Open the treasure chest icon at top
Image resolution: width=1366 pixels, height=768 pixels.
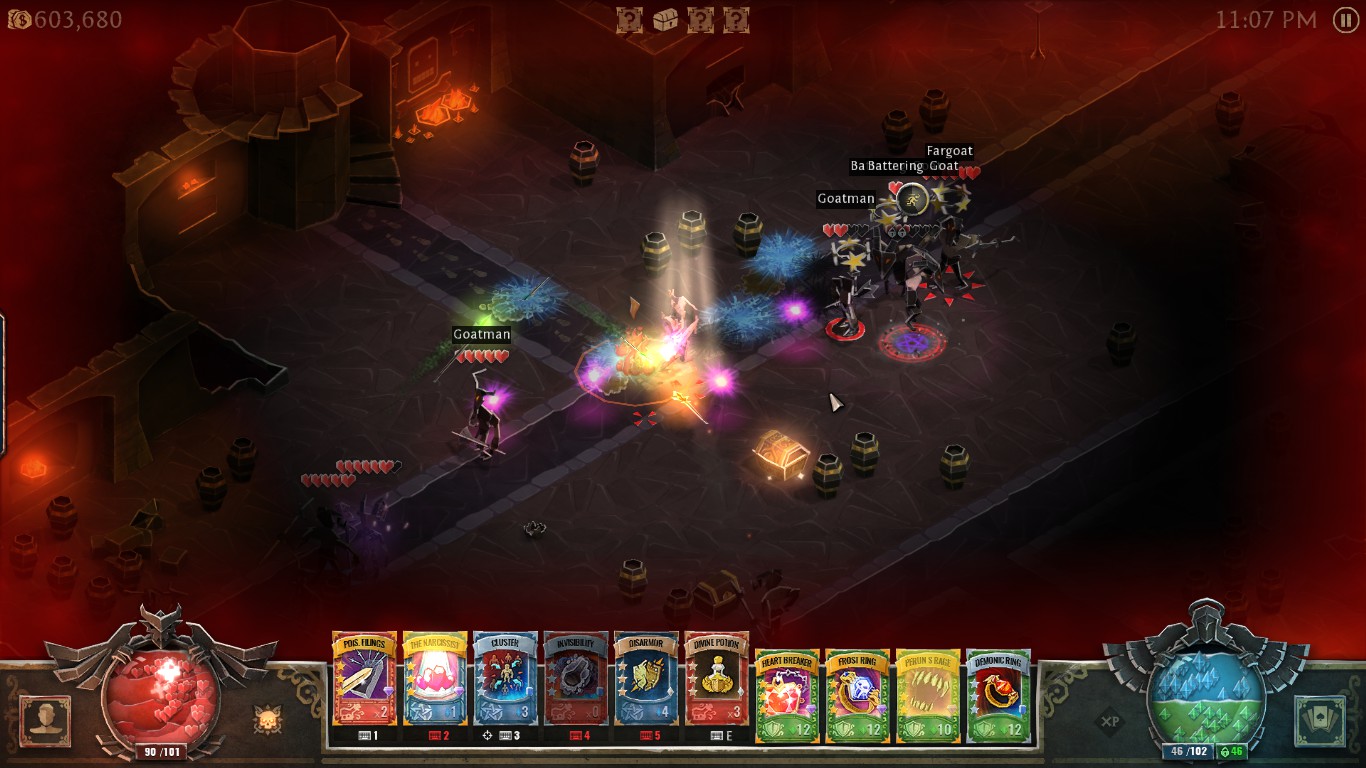click(665, 20)
